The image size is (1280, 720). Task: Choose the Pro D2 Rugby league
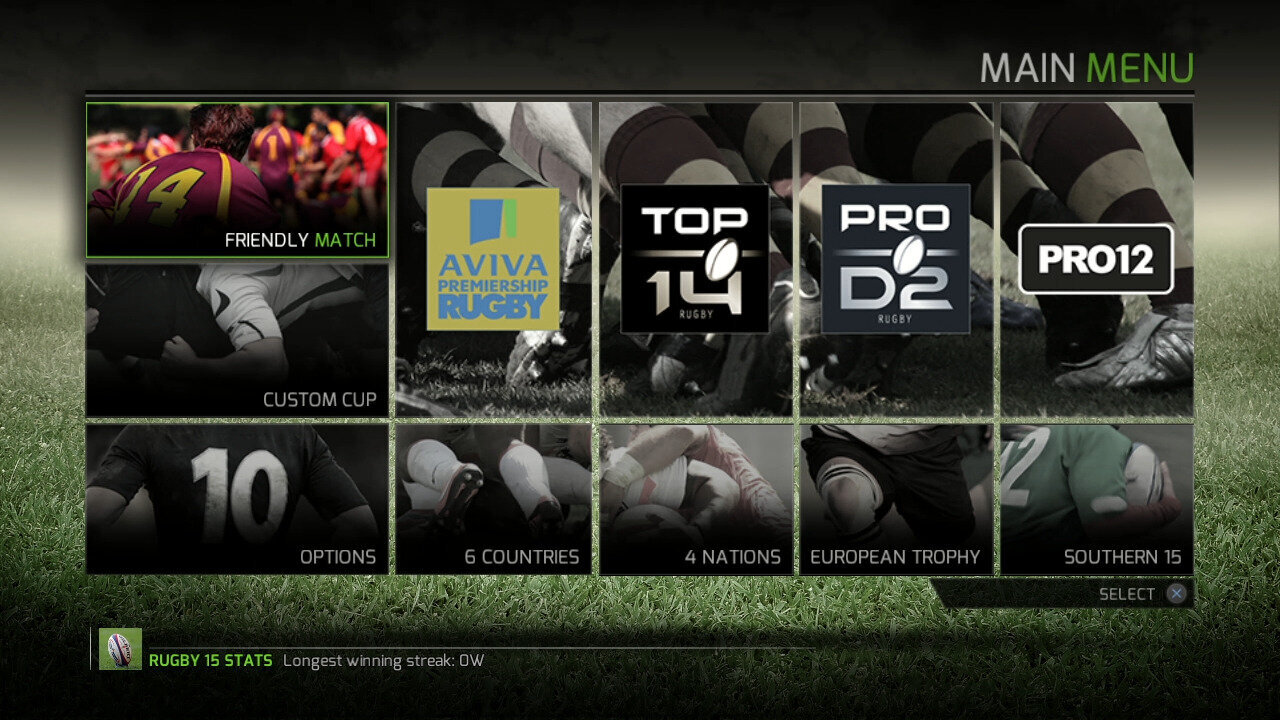pos(896,259)
